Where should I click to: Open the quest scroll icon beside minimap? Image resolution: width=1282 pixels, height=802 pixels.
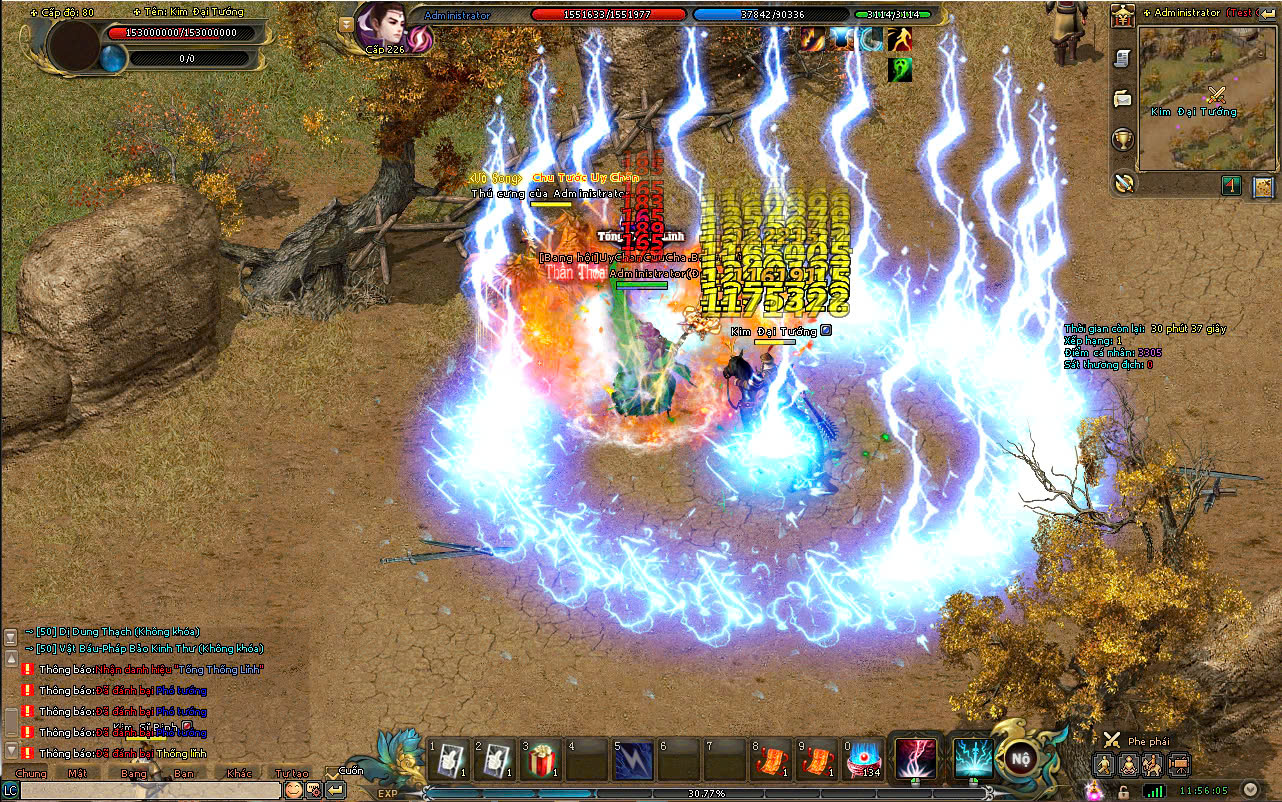click(x=1123, y=58)
